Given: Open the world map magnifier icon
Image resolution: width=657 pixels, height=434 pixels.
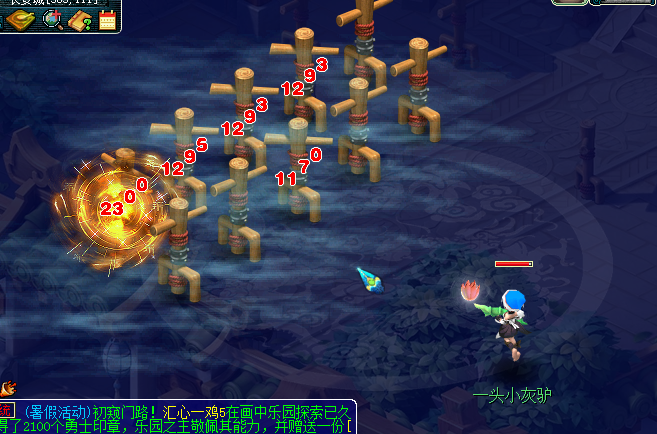Looking at the screenshot, I should coord(52,20).
